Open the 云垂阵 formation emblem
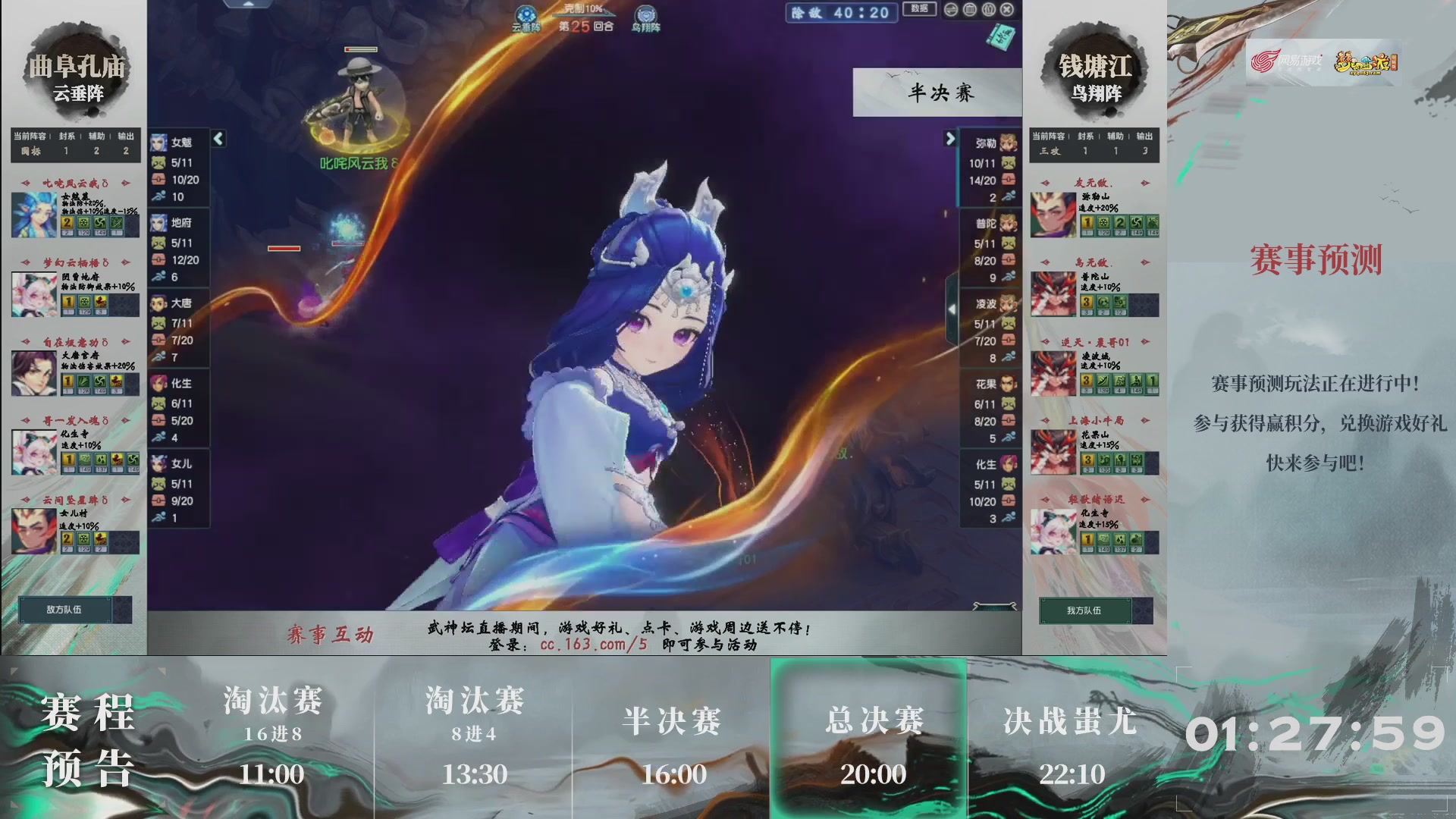Image resolution: width=1456 pixels, height=819 pixels. [x=526, y=14]
